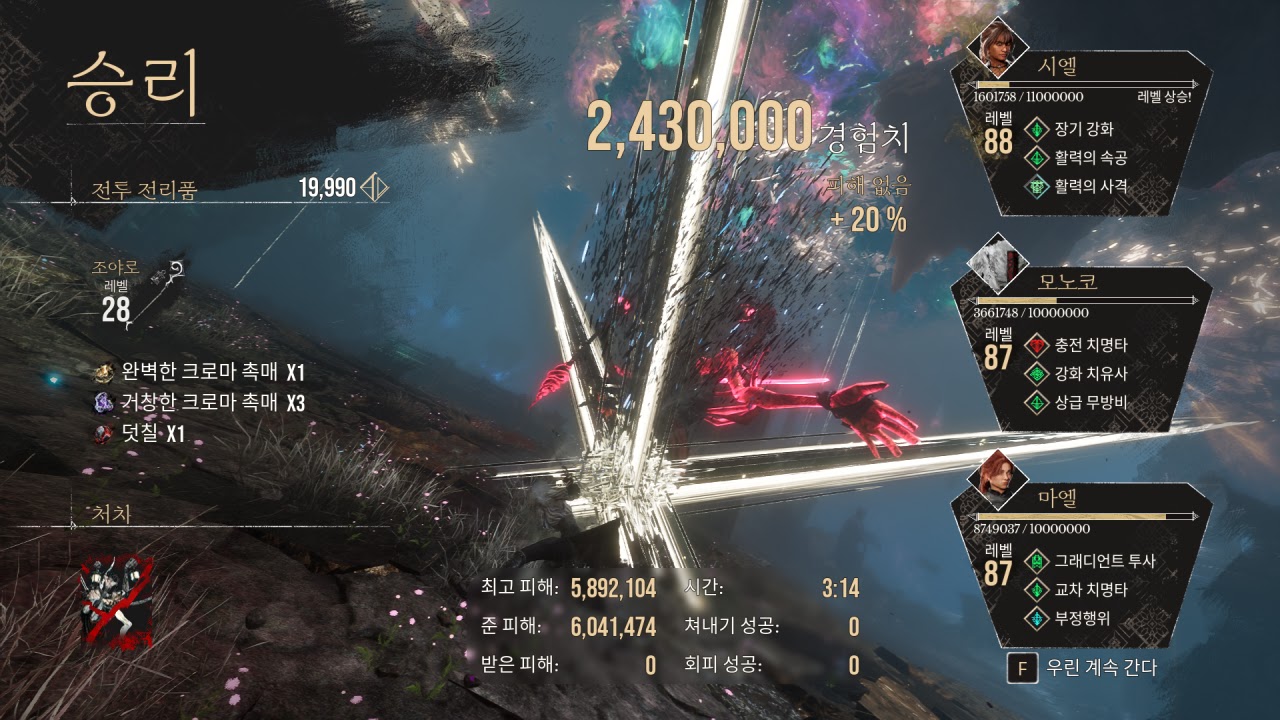Select the 덧칠 loot item
Image resolution: width=1280 pixels, height=720 pixels.
104,433
